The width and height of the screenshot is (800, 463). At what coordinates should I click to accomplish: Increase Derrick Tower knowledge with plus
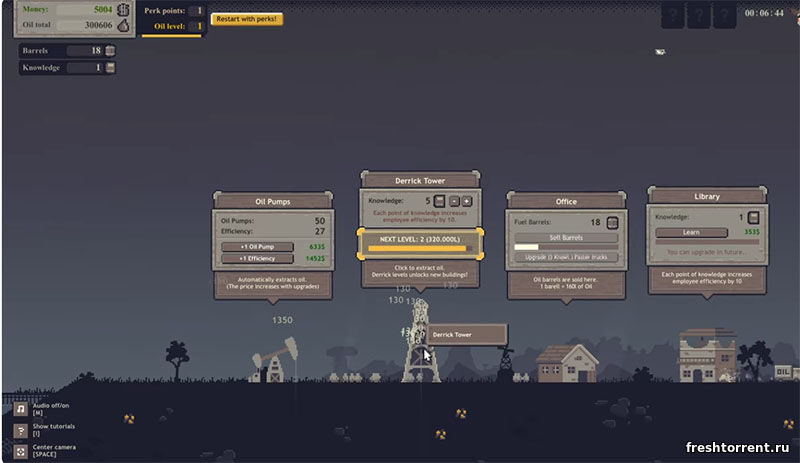[467, 201]
